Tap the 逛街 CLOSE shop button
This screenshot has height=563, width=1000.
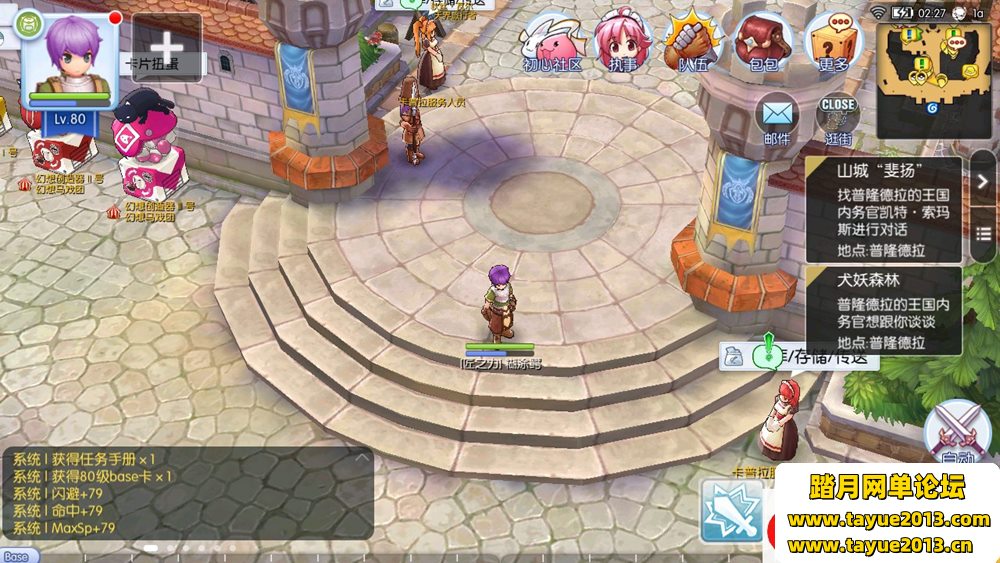coord(838,120)
